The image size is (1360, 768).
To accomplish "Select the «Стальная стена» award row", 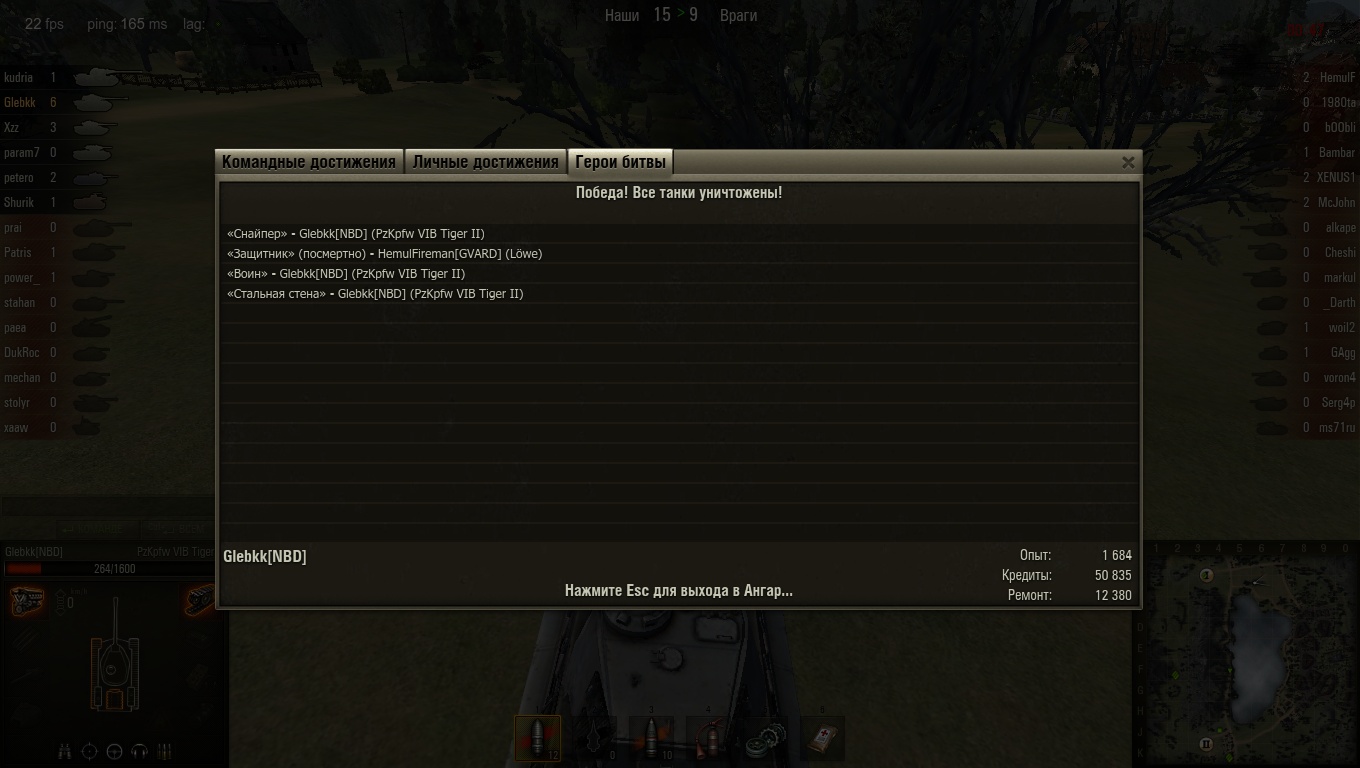I will (375, 294).
